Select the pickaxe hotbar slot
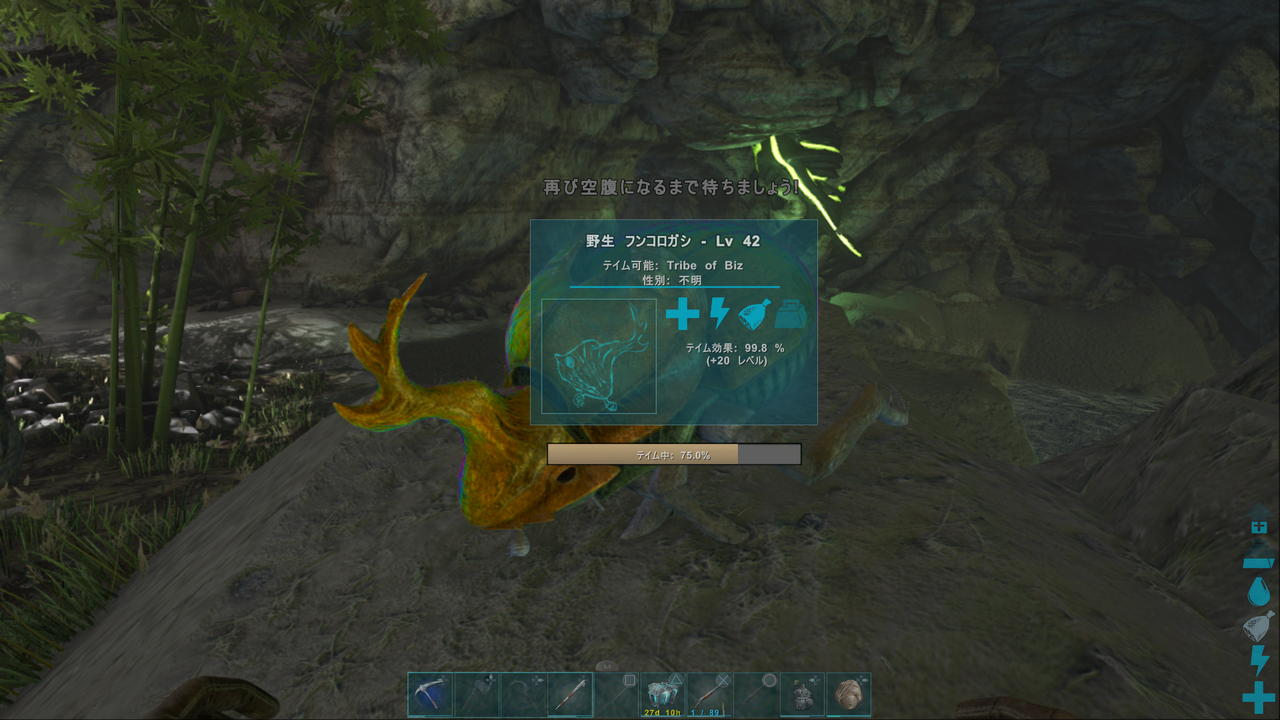 [430, 694]
